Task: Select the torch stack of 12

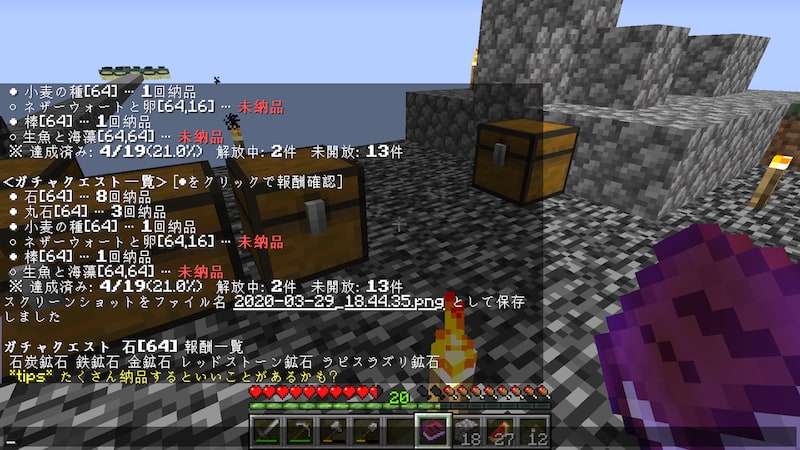Action: tap(537, 431)
